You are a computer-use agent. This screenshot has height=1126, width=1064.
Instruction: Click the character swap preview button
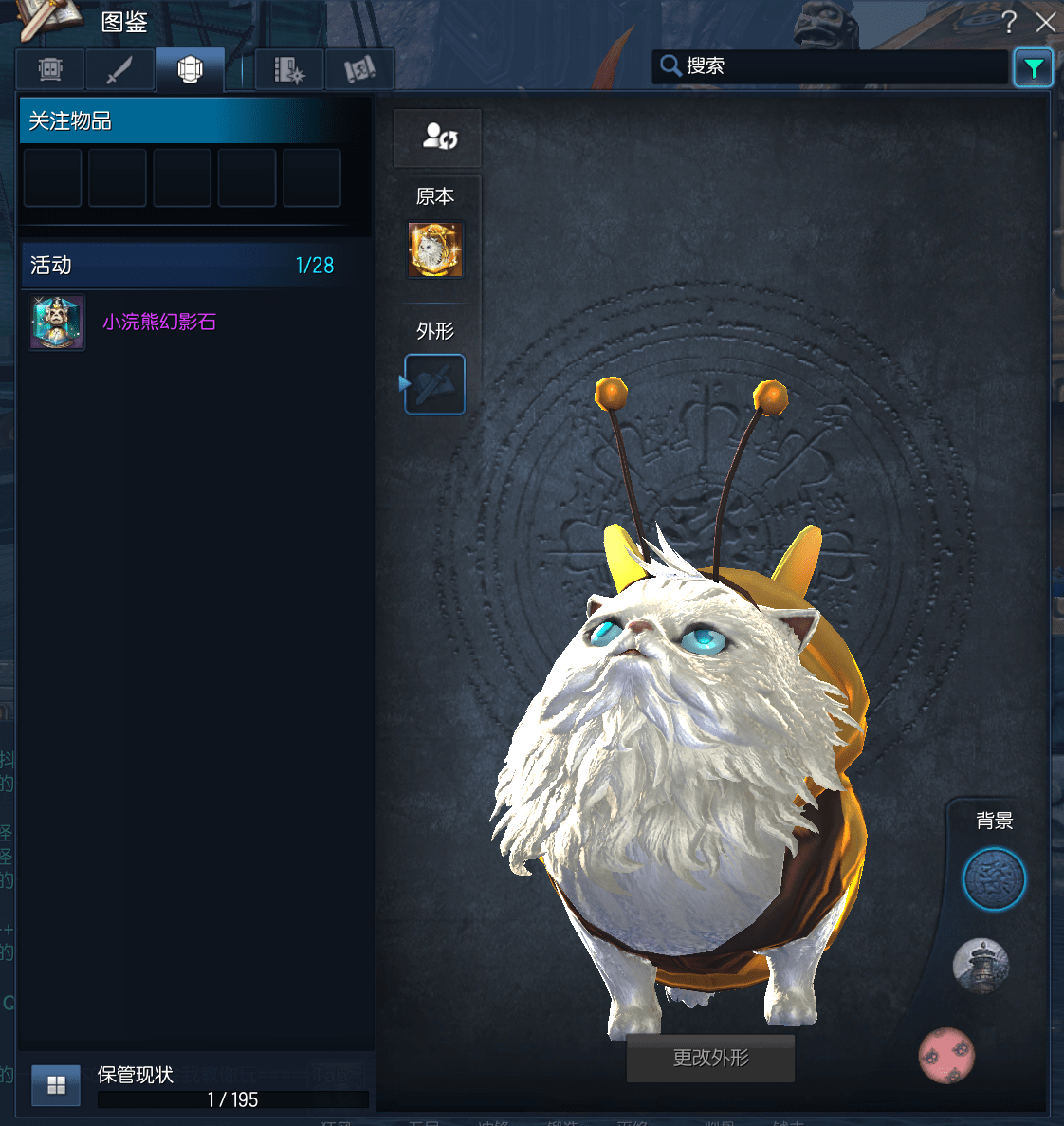coord(438,138)
